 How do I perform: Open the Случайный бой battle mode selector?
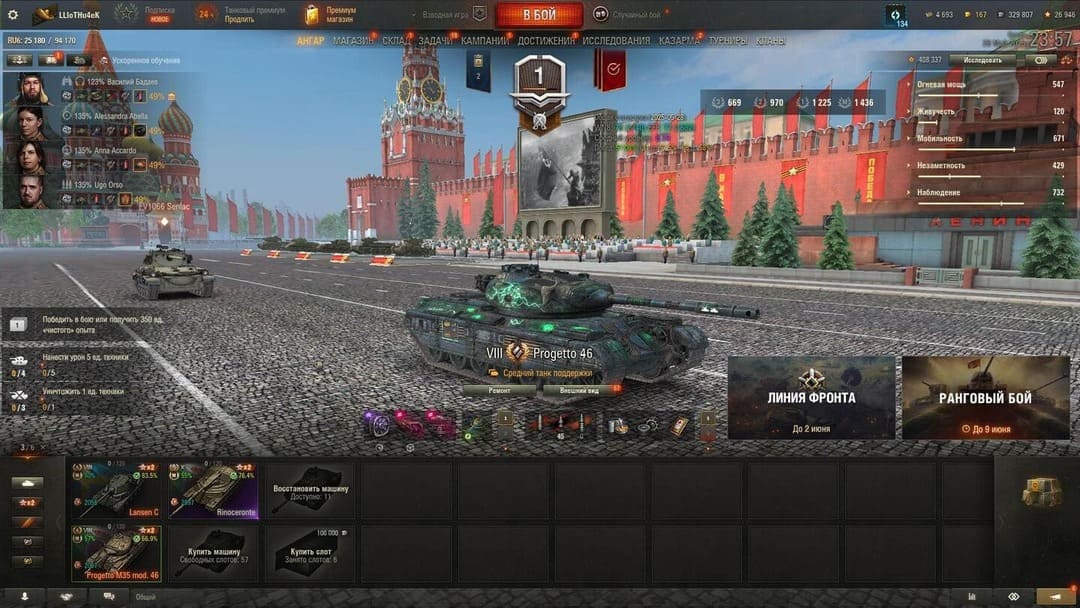coord(630,15)
